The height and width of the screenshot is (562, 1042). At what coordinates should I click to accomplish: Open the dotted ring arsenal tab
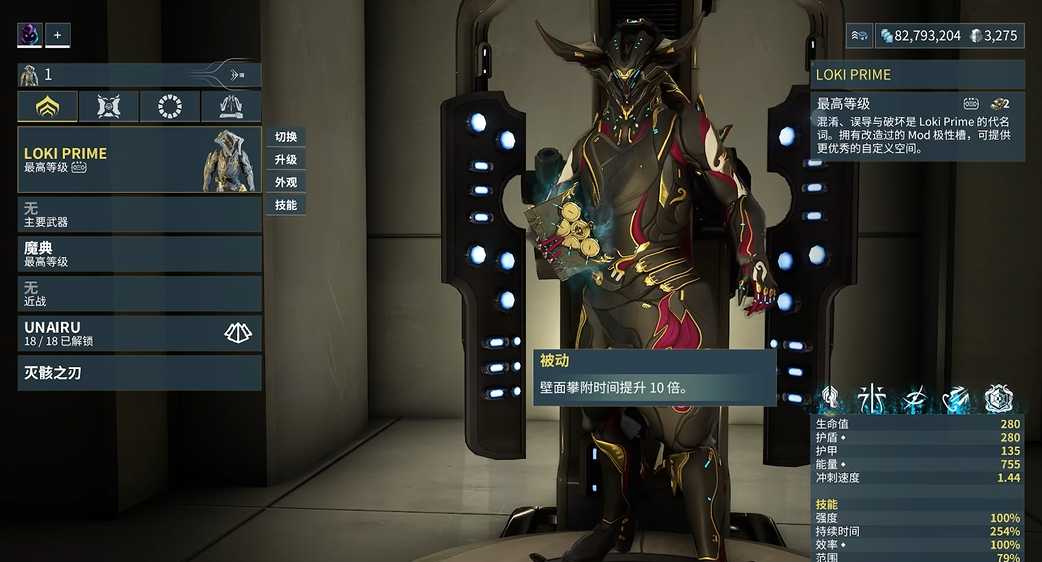170,107
